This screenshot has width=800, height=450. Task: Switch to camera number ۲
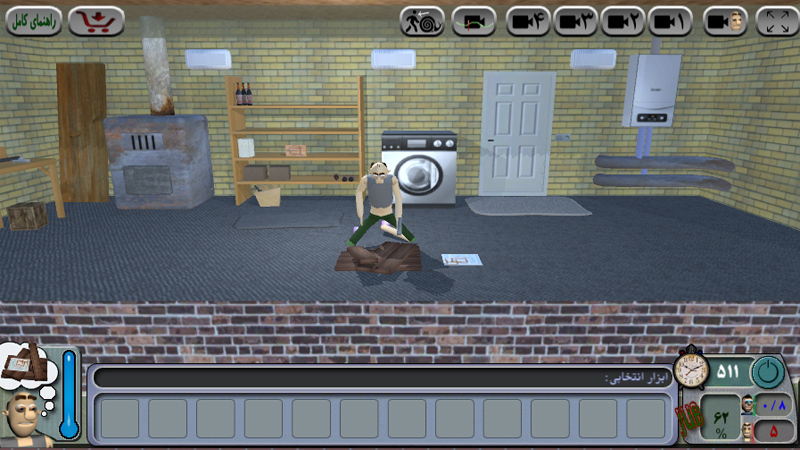tap(622, 21)
